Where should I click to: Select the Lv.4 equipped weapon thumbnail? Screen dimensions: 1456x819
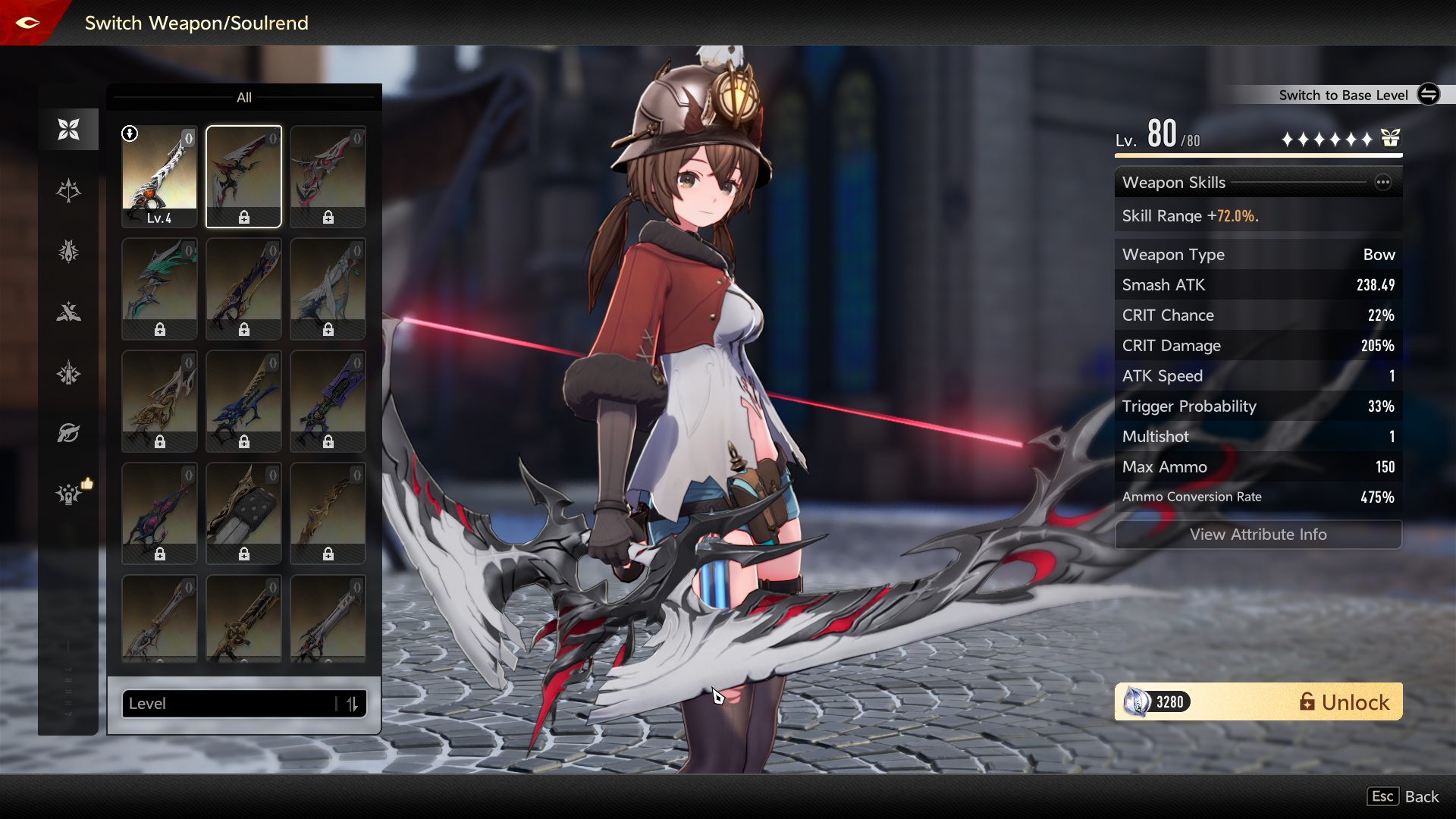(x=159, y=177)
